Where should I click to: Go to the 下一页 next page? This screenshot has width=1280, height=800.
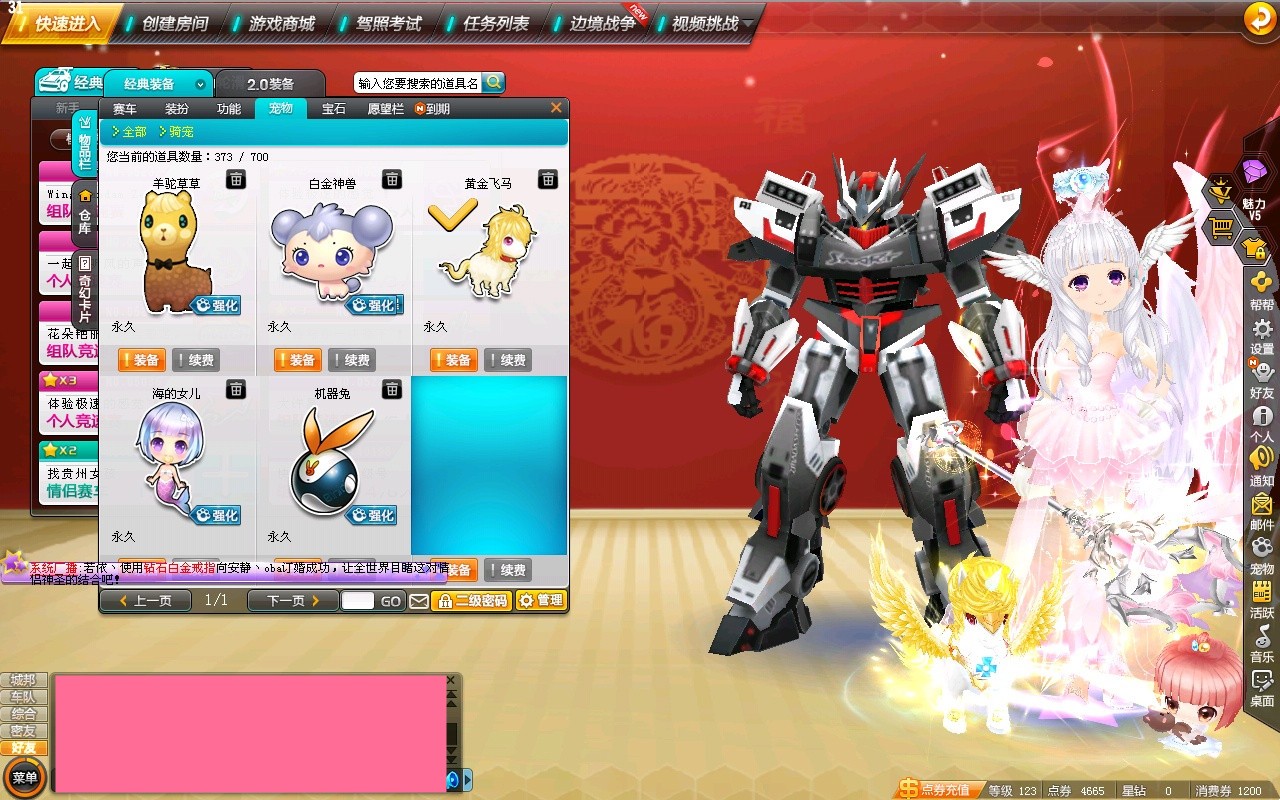(x=294, y=601)
